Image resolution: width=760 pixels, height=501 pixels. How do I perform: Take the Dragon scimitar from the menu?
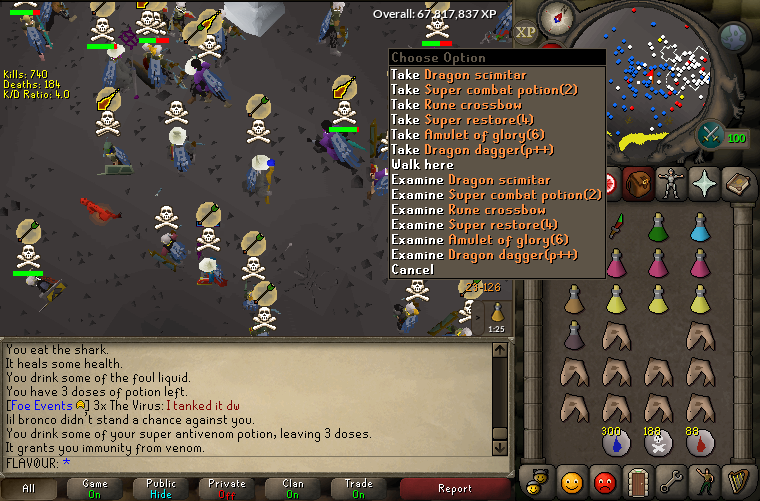470,75
